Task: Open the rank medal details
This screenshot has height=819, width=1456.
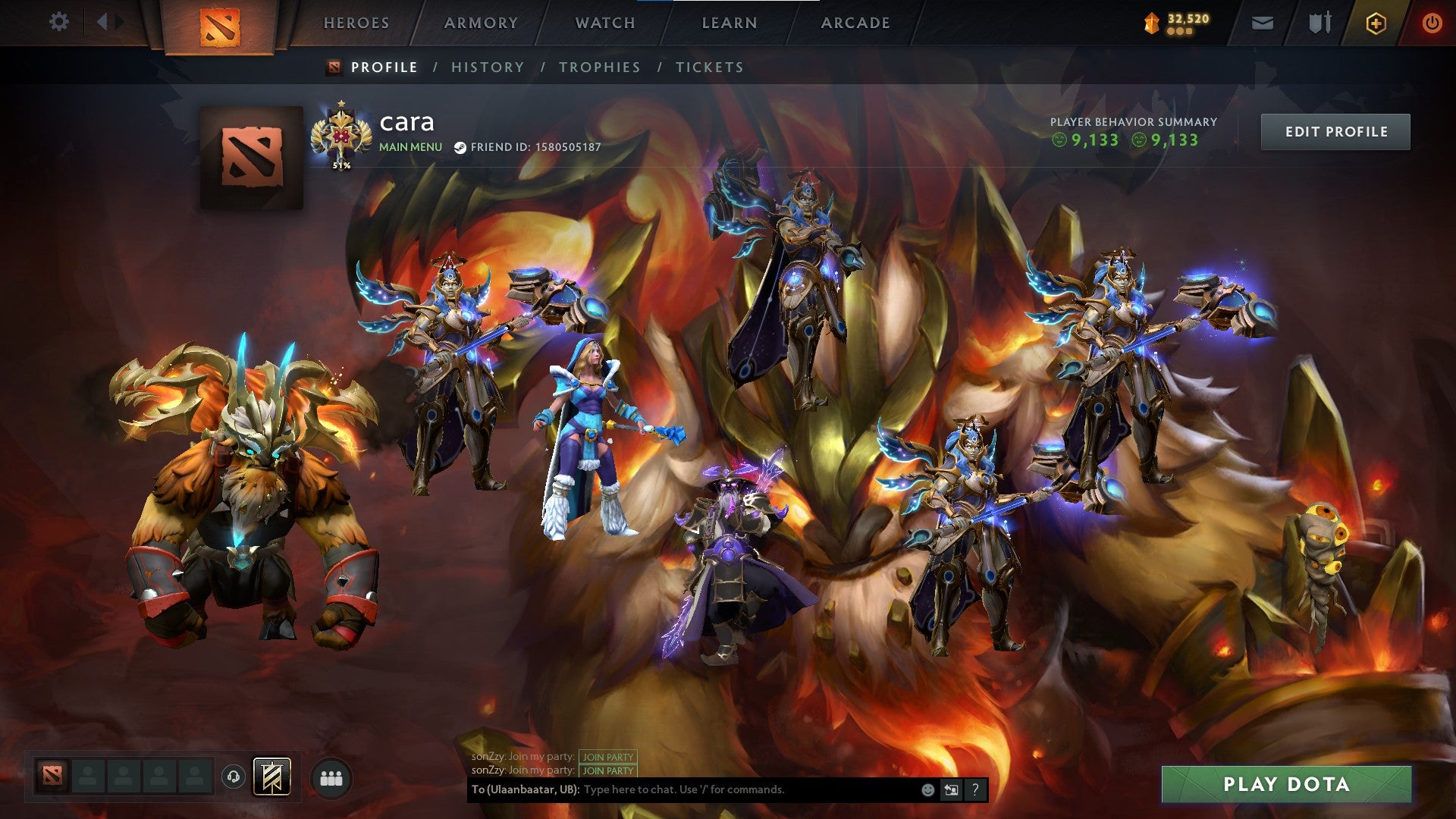Action: click(x=342, y=134)
